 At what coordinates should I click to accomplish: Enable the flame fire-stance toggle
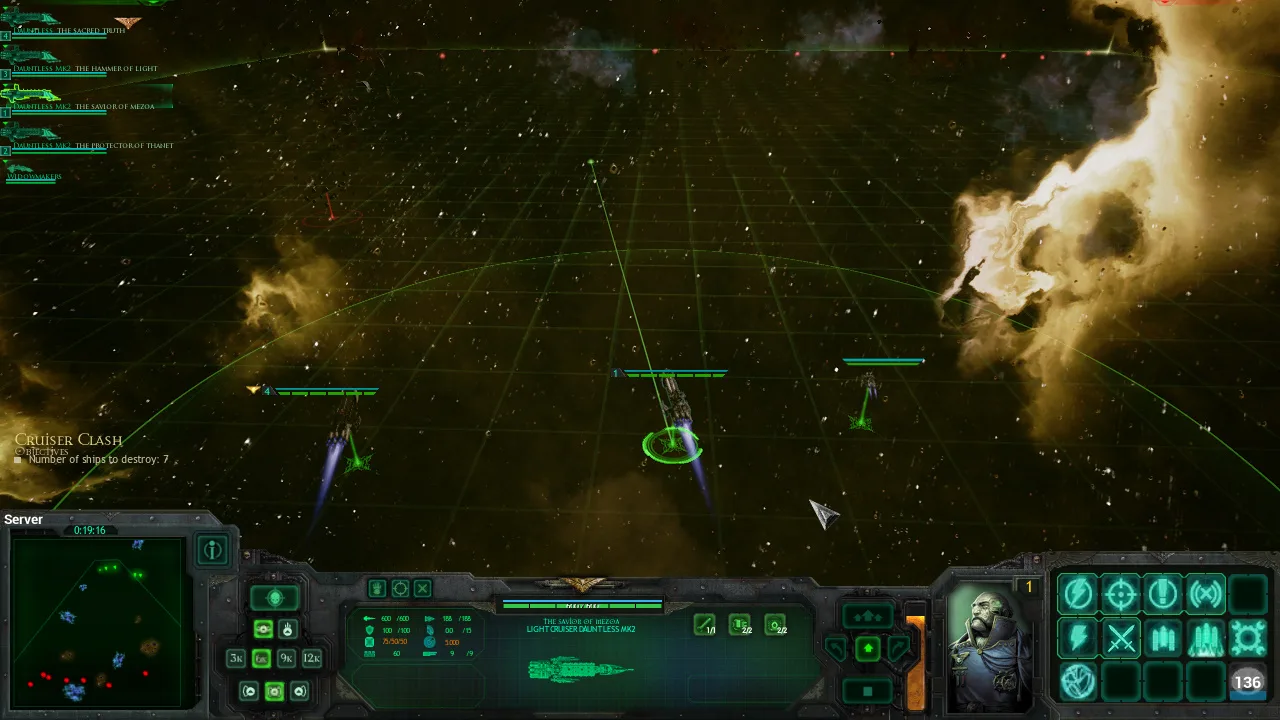tap(288, 629)
